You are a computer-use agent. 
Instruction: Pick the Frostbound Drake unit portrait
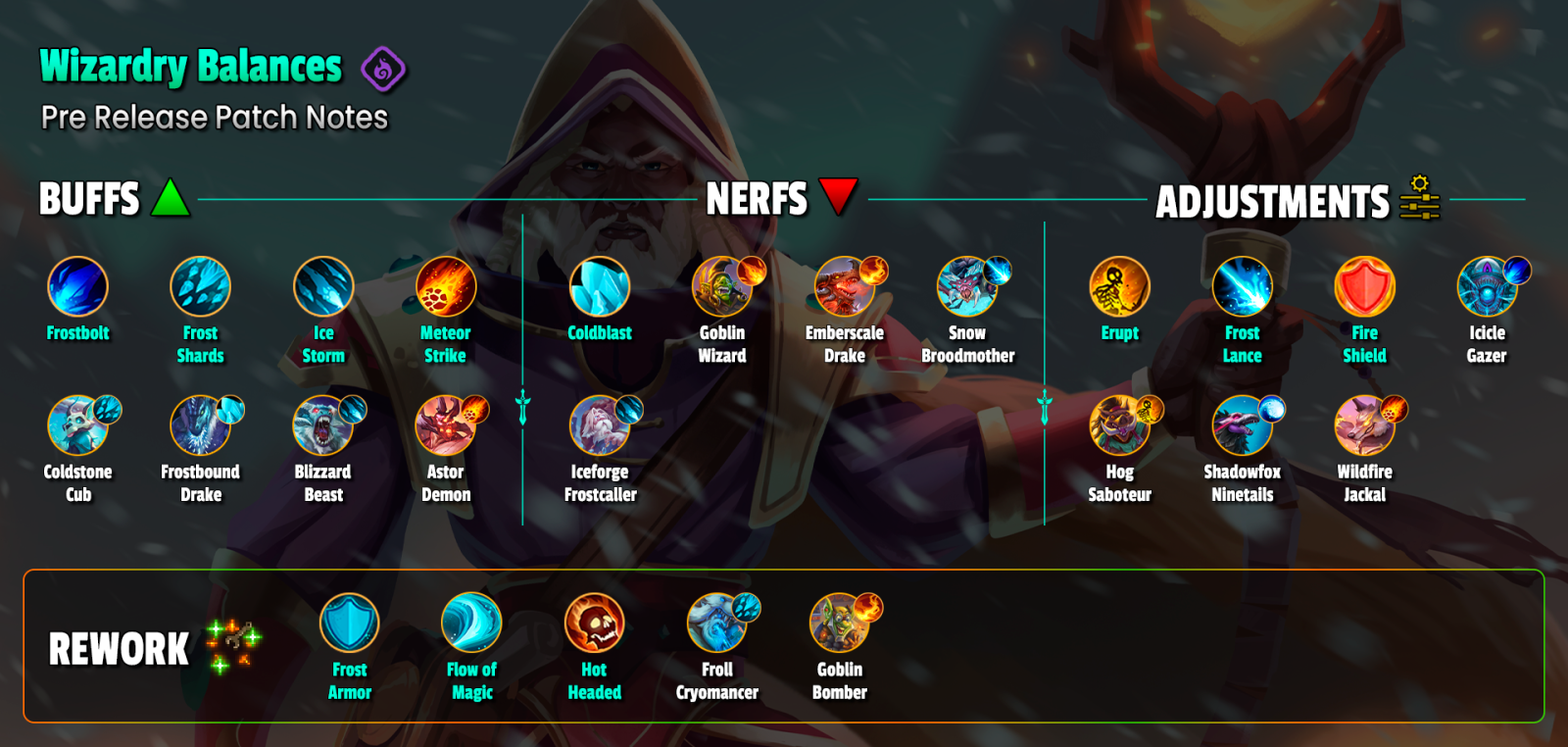(x=200, y=425)
